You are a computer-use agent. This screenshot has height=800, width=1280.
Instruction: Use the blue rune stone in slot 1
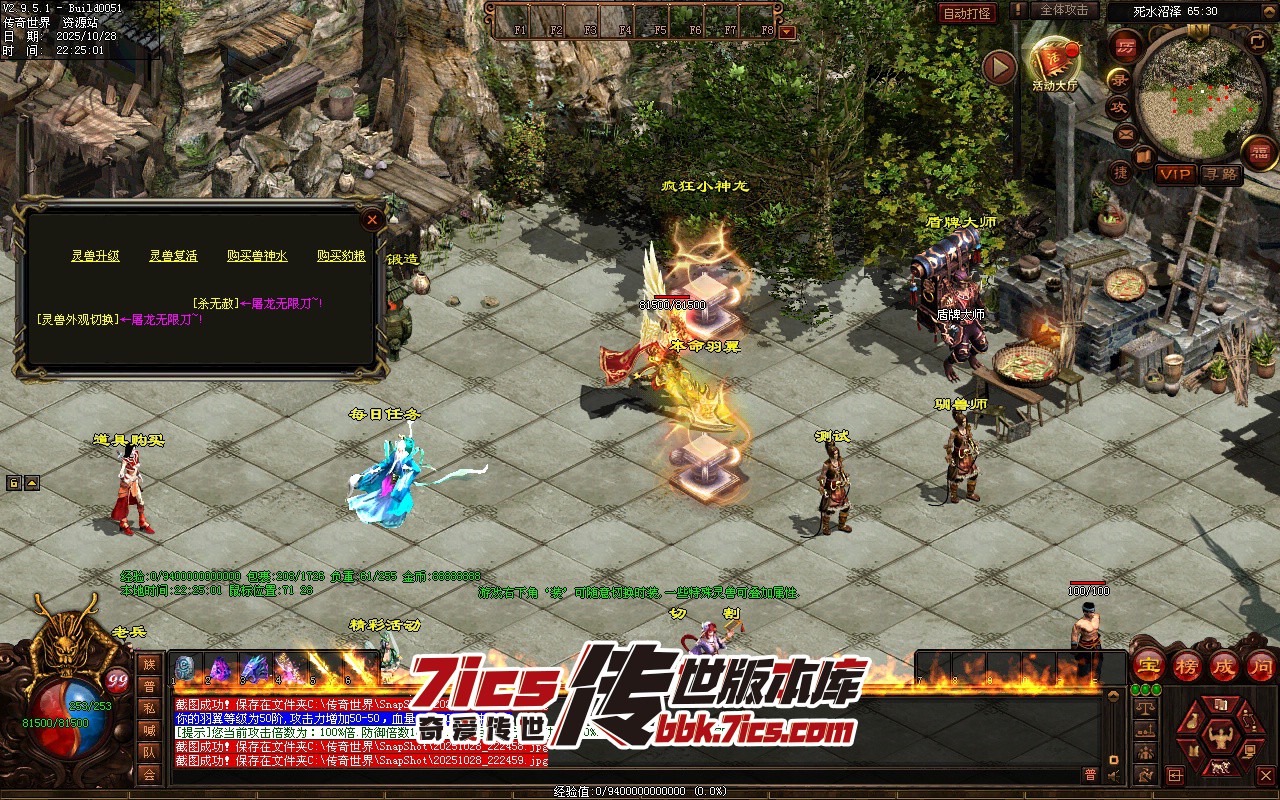click(x=185, y=668)
